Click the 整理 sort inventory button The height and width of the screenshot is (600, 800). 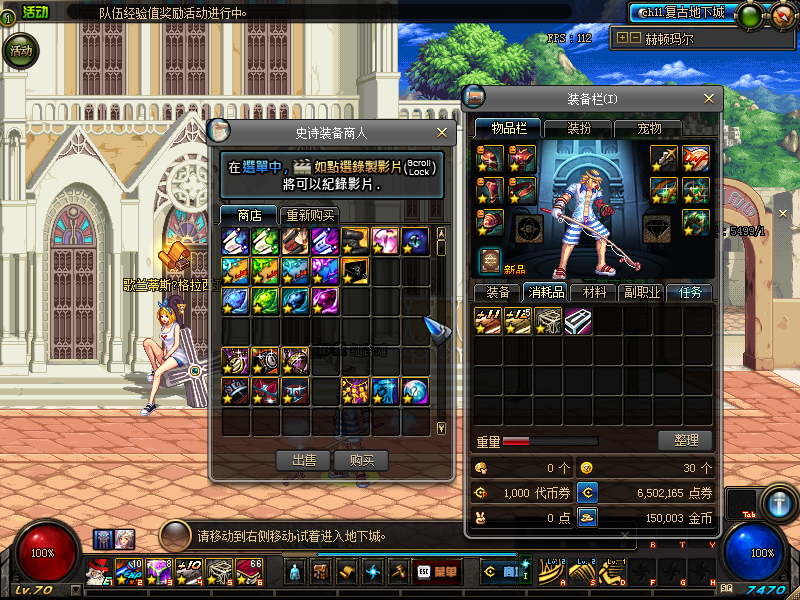click(x=685, y=440)
